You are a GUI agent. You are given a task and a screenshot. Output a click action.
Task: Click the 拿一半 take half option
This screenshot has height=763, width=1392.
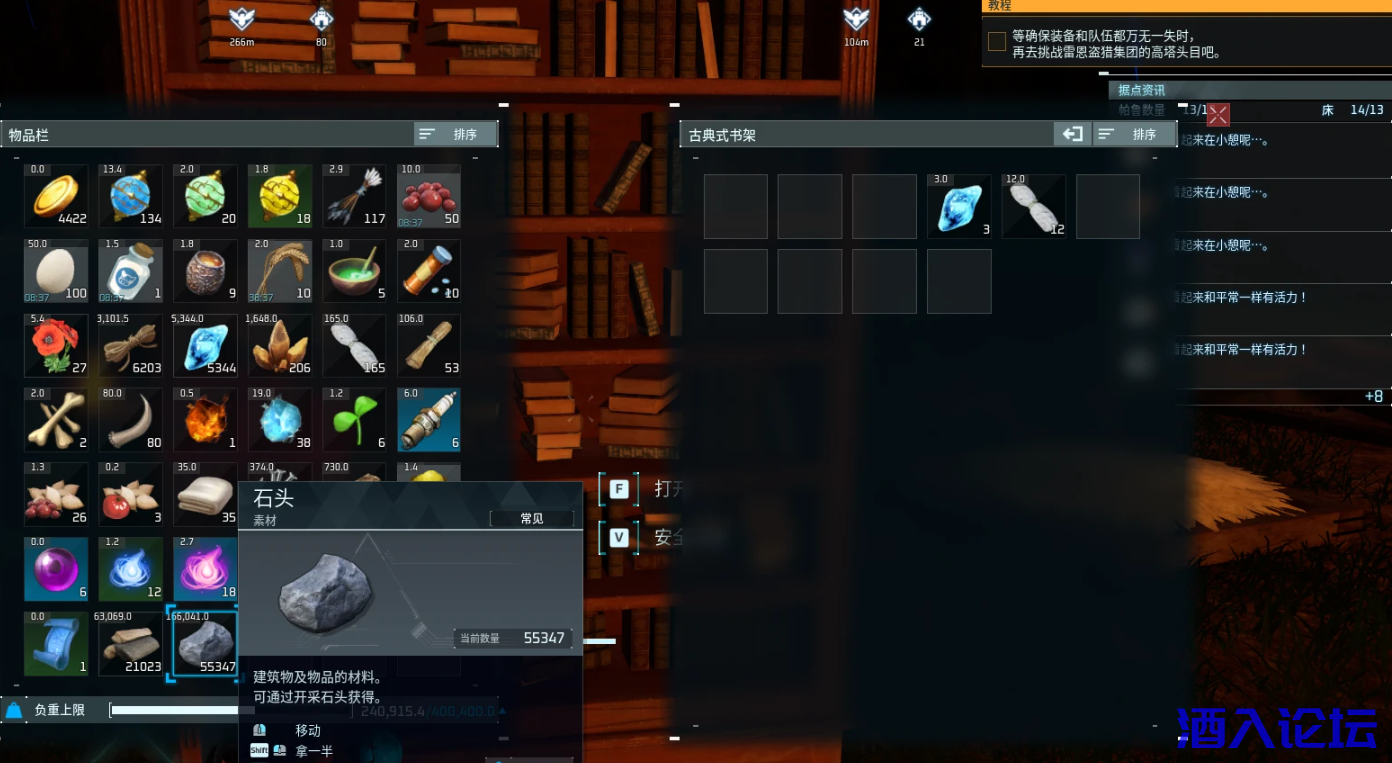[x=313, y=751]
